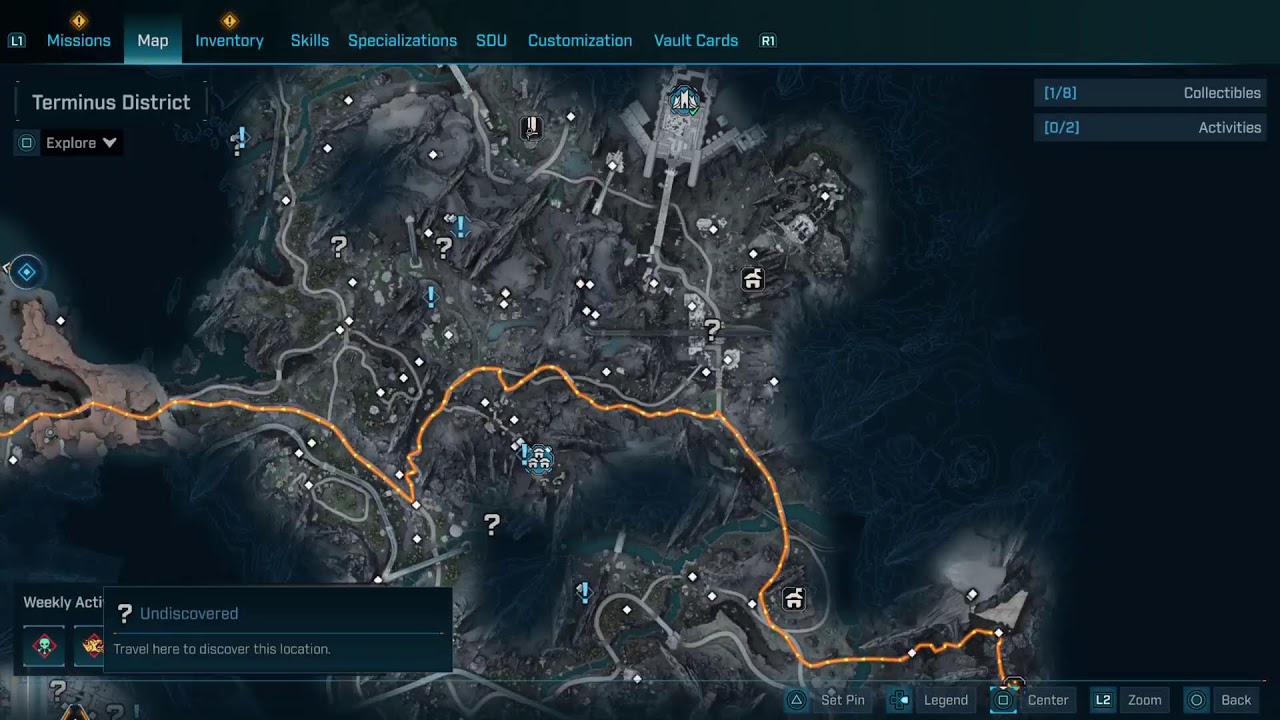
Task: Choose the undiscovered question mark below the base icon
Action: 492,523
